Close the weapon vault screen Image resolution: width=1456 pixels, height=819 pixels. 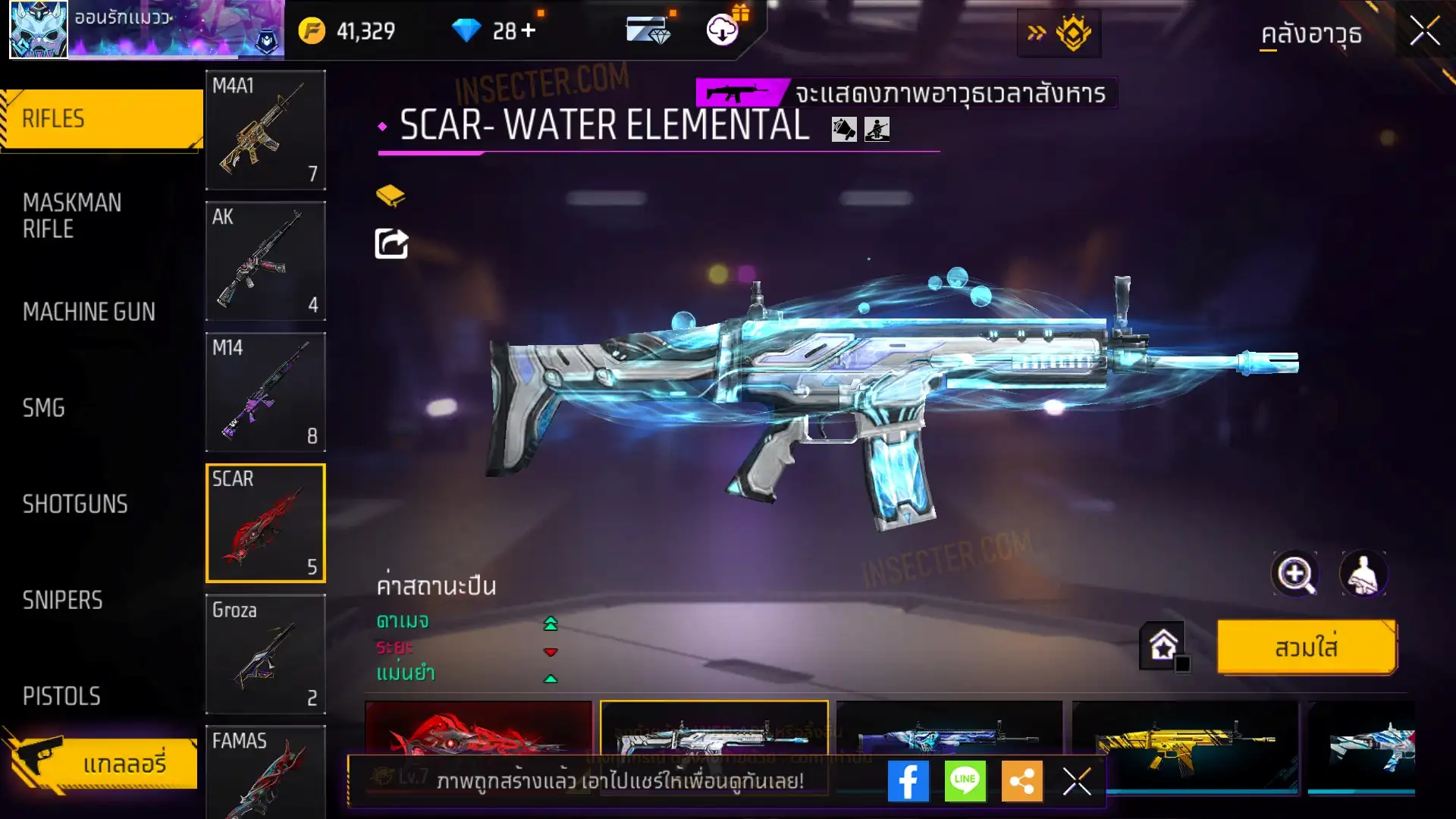(x=1425, y=32)
